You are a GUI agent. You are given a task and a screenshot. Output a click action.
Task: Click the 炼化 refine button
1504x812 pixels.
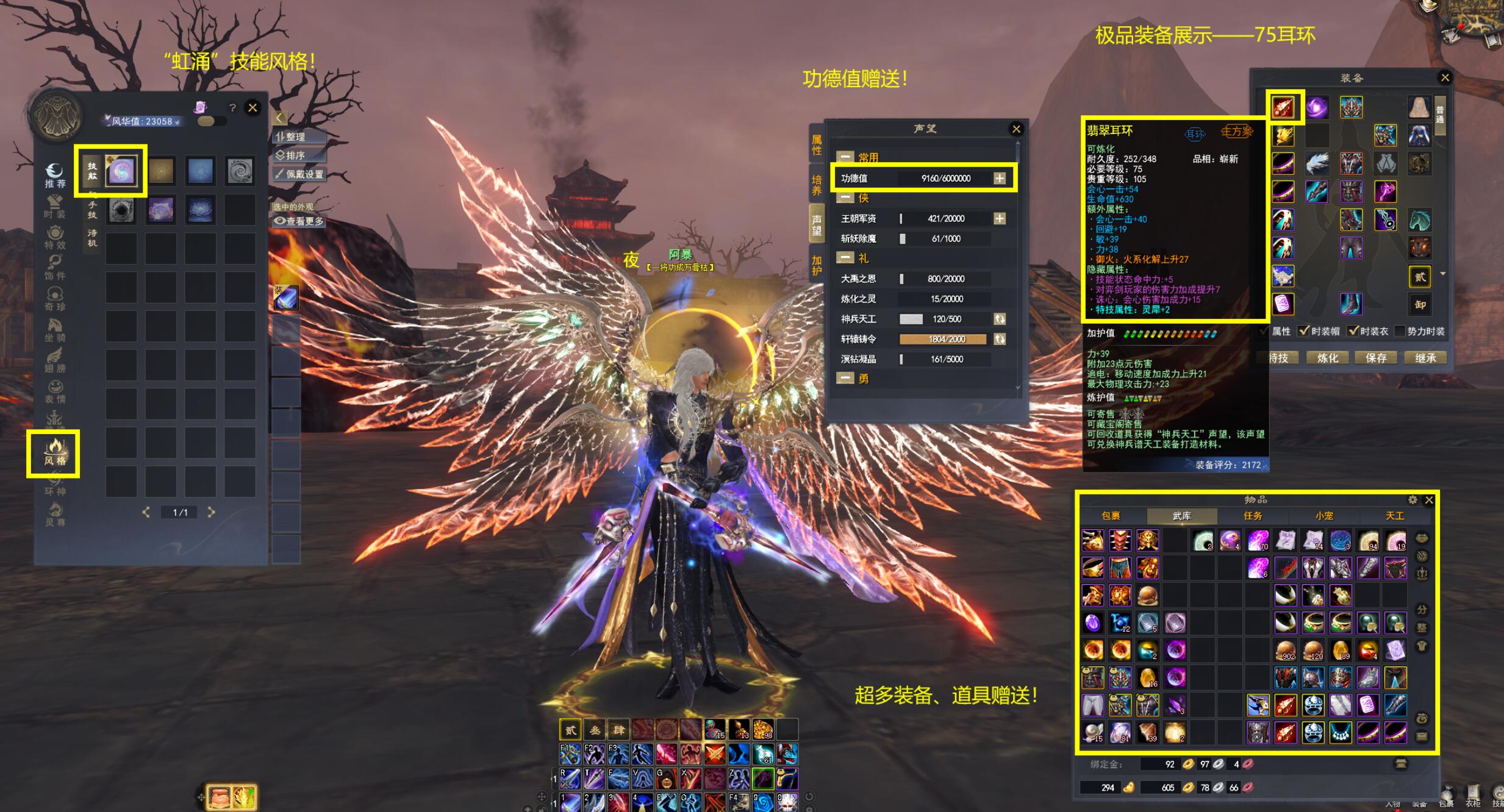1327,358
